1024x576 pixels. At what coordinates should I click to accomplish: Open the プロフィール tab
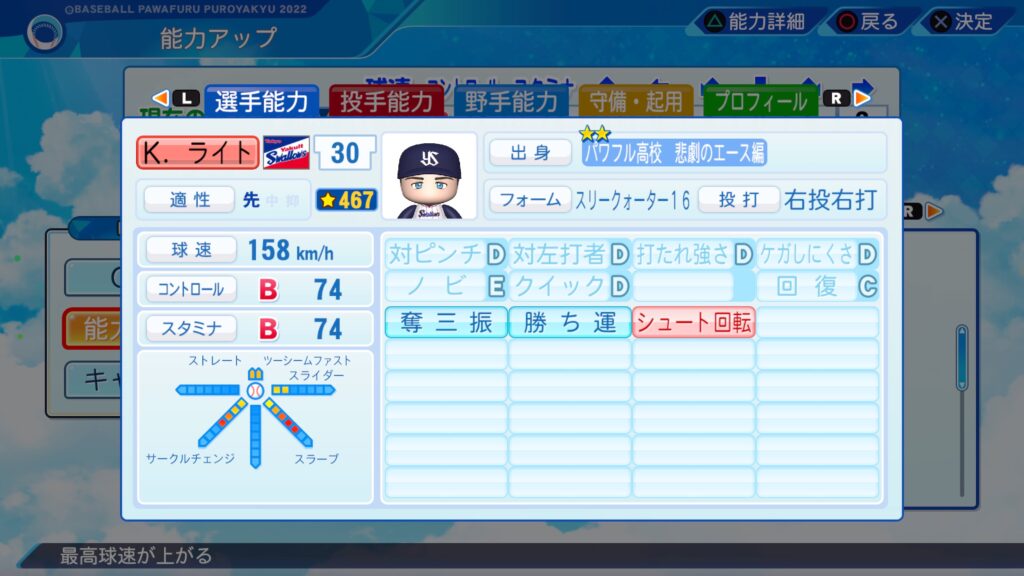click(760, 101)
